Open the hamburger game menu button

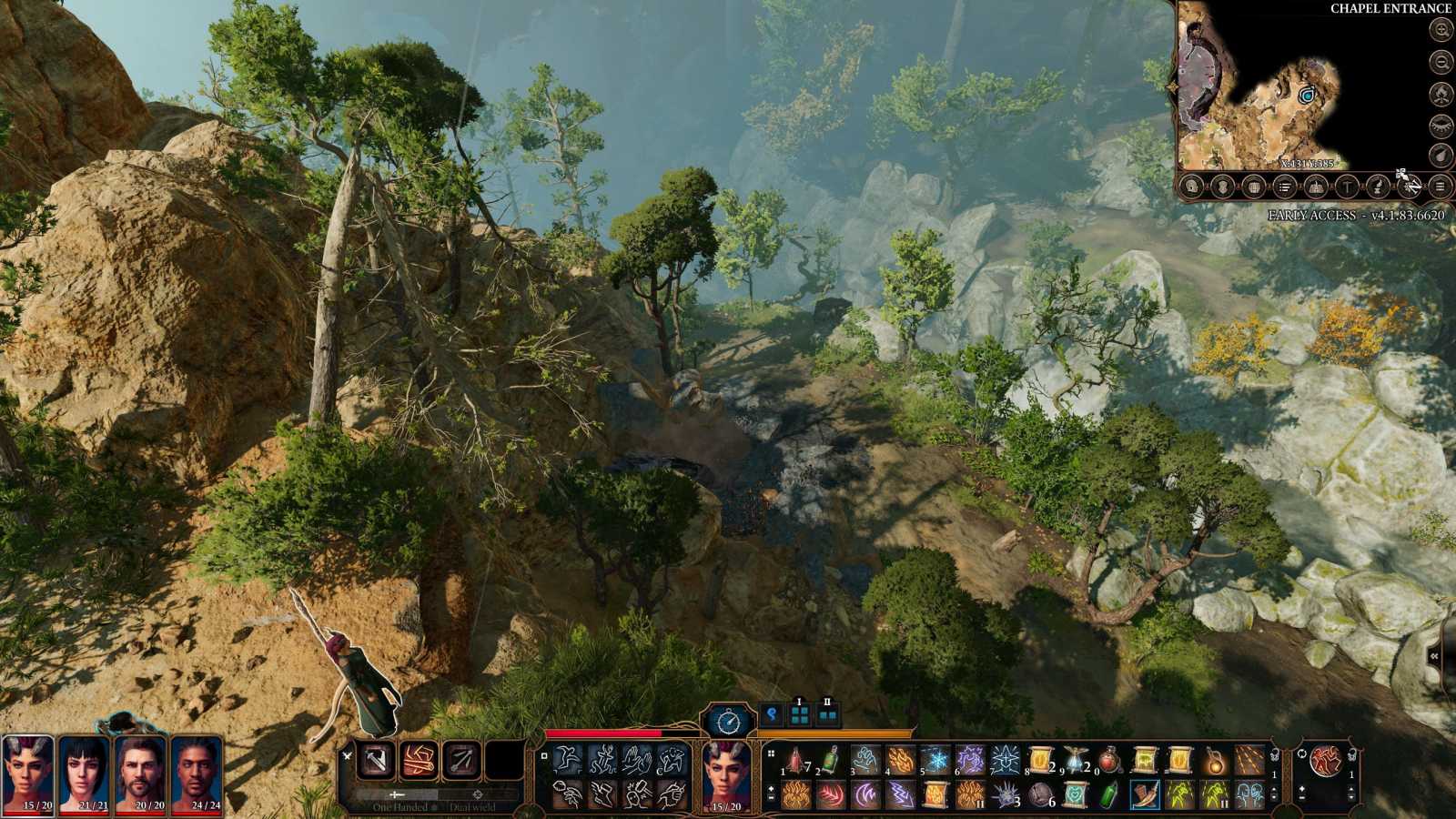(x=1441, y=187)
